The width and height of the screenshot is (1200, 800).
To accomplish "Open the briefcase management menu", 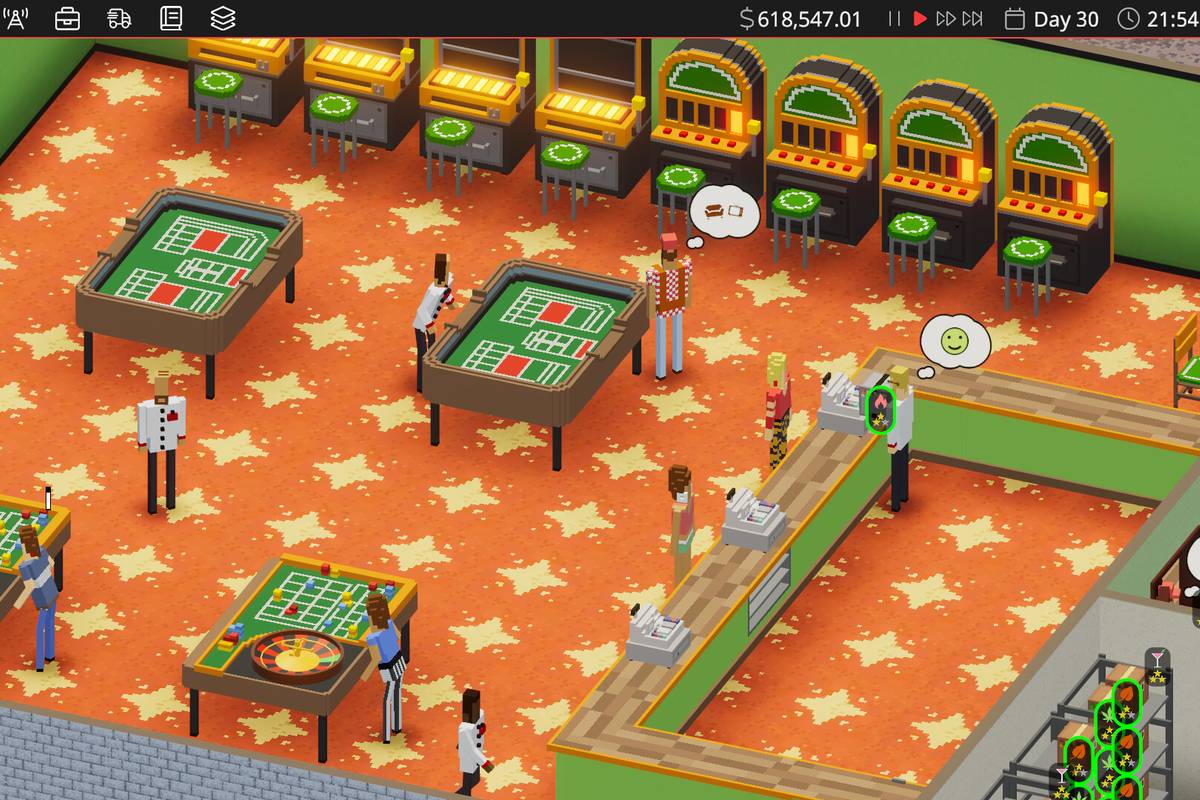I will 67,18.
